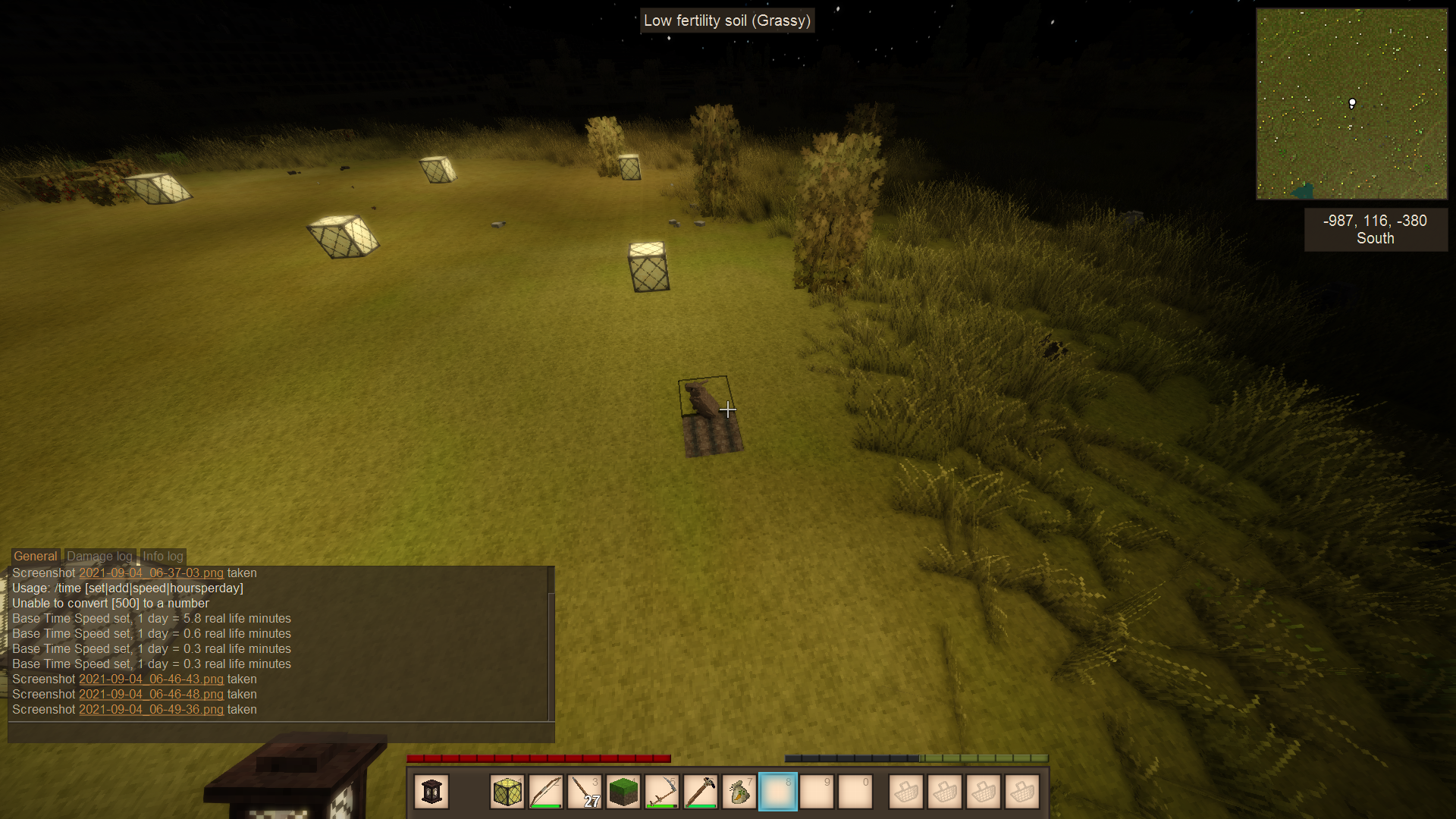Switch to the General chat tab
Image resolution: width=1456 pixels, height=819 pixels.
click(x=35, y=557)
